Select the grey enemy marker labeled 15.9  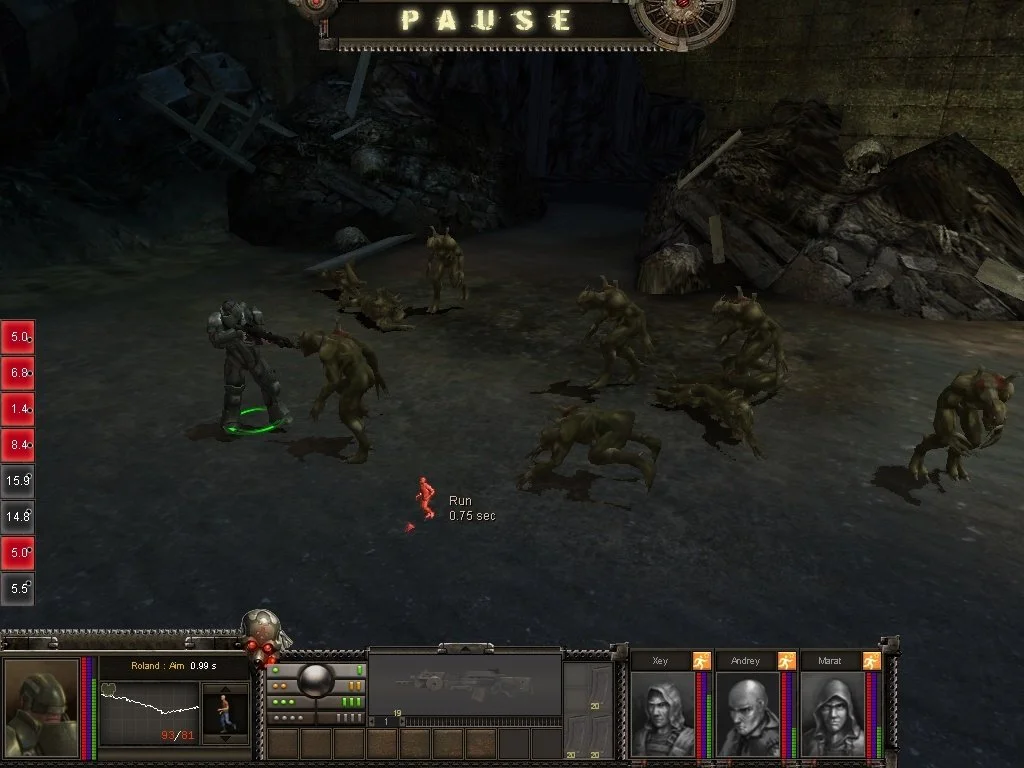19,480
